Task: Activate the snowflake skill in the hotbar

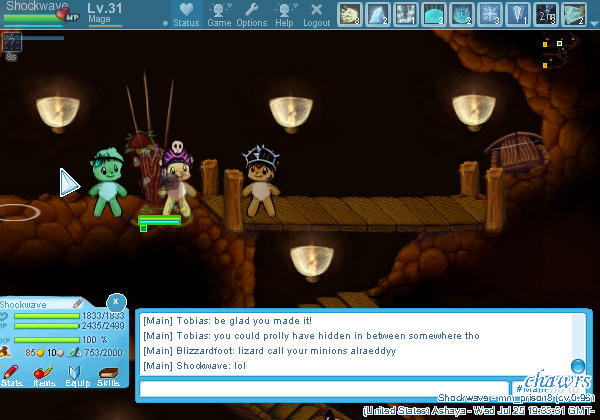Action: 490,14
